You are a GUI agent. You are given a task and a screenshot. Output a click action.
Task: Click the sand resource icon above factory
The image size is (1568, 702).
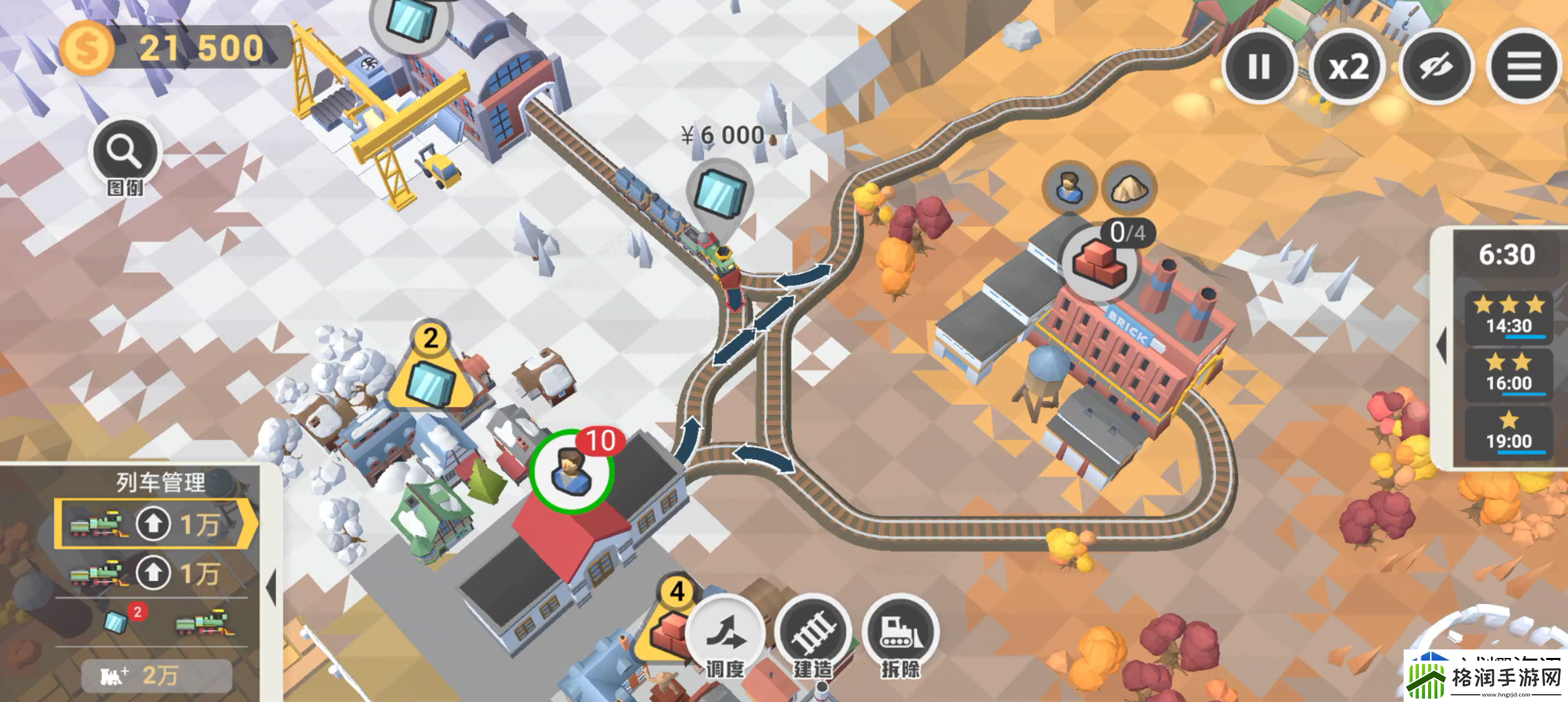1129,189
